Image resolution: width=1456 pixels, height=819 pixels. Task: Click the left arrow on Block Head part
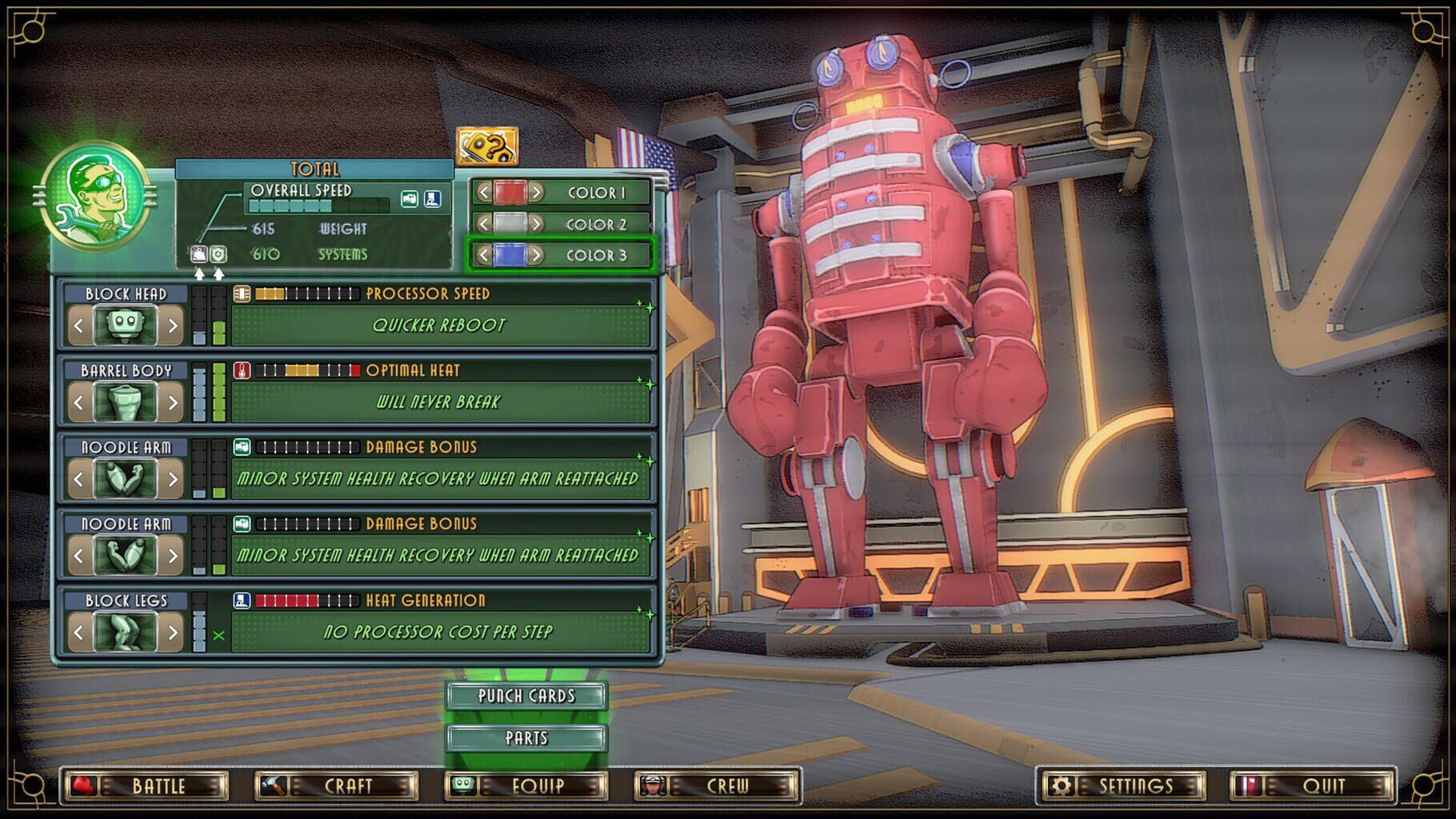pyautogui.click(x=77, y=326)
